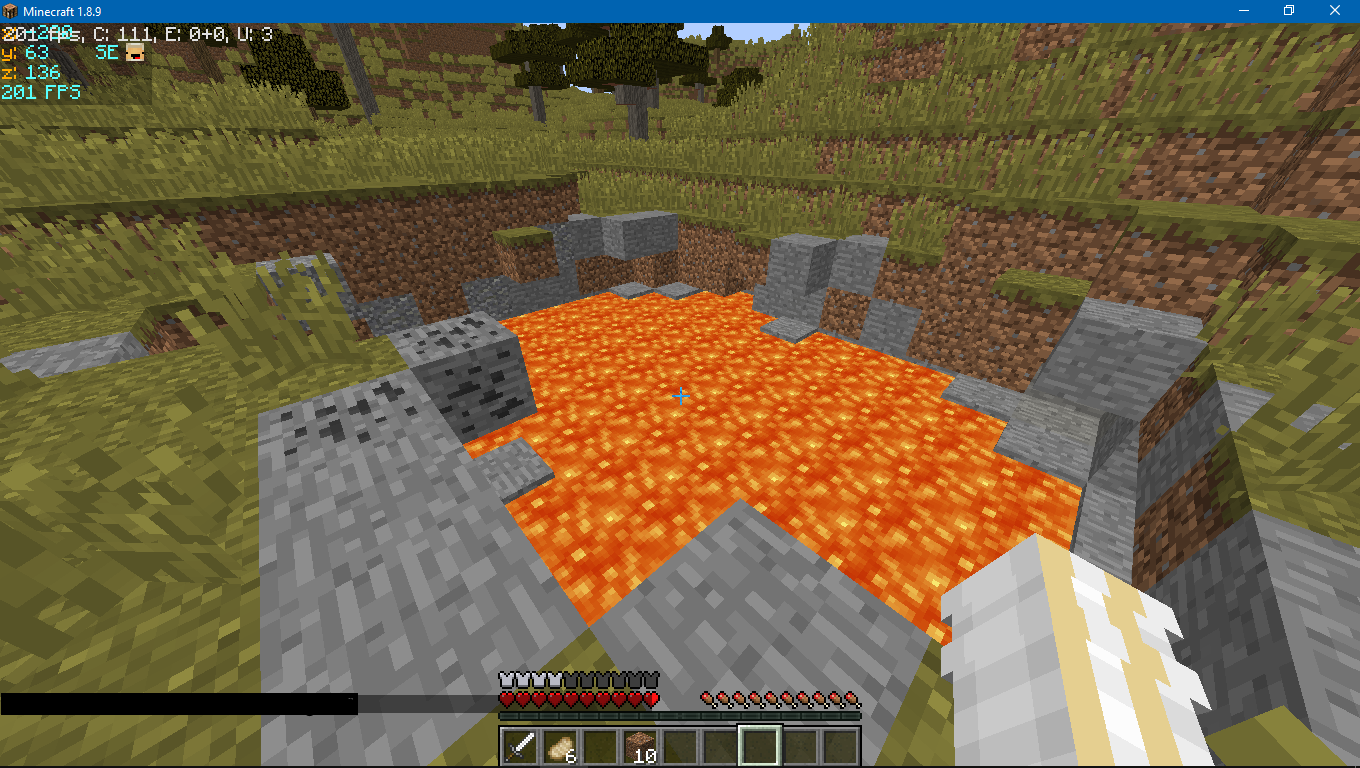Choose the dirt block stack slot
This screenshot has width=1360, height=768.
pos(639,746)
